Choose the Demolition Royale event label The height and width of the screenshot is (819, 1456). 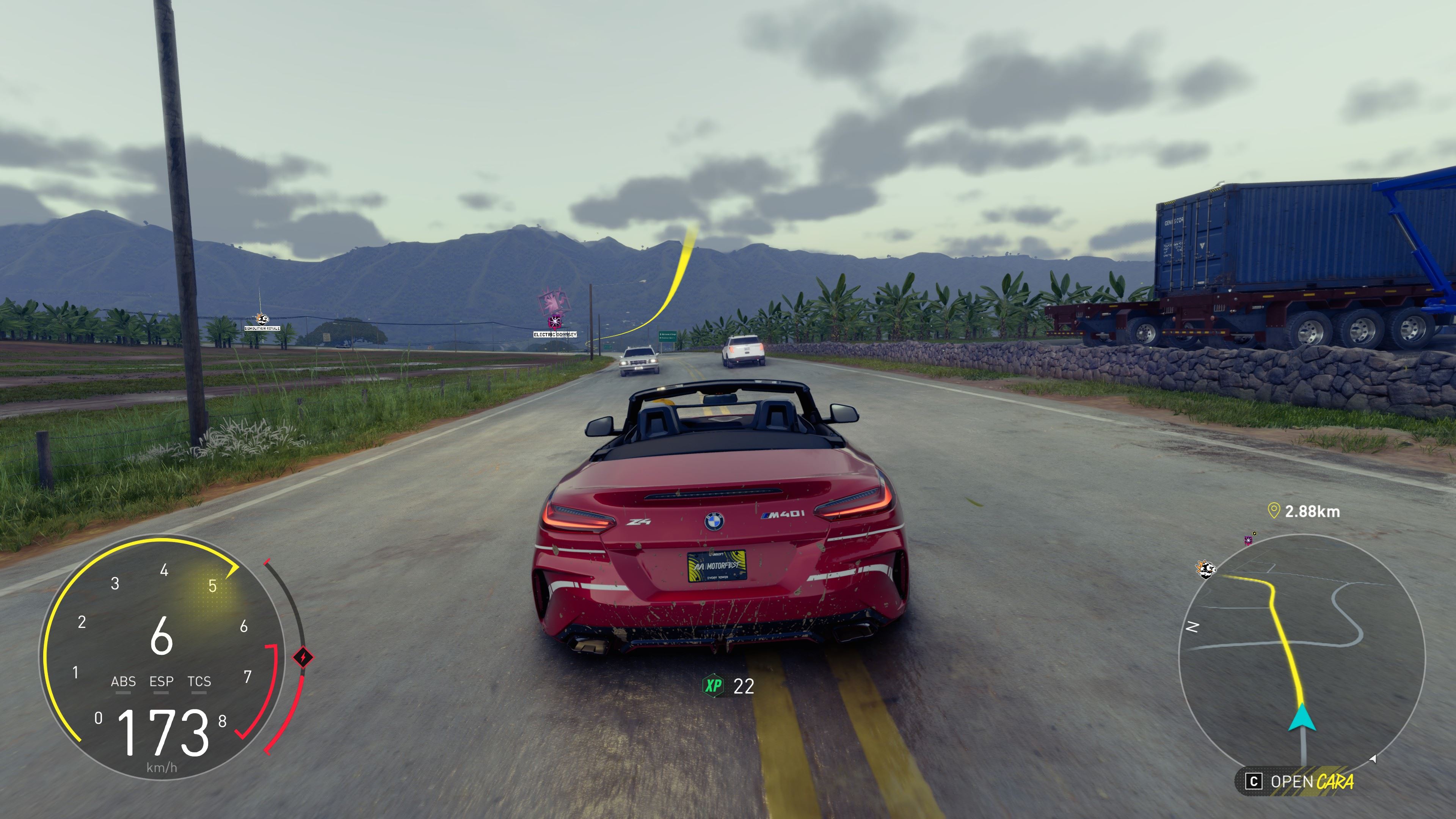click(262, 328)
